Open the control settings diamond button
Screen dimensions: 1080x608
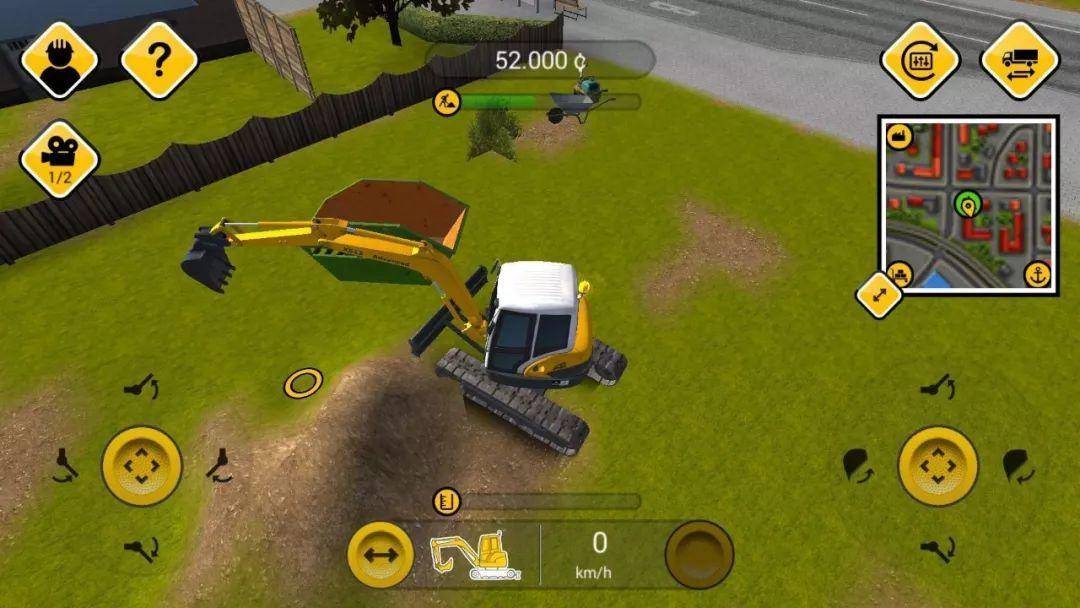(920, 60)
